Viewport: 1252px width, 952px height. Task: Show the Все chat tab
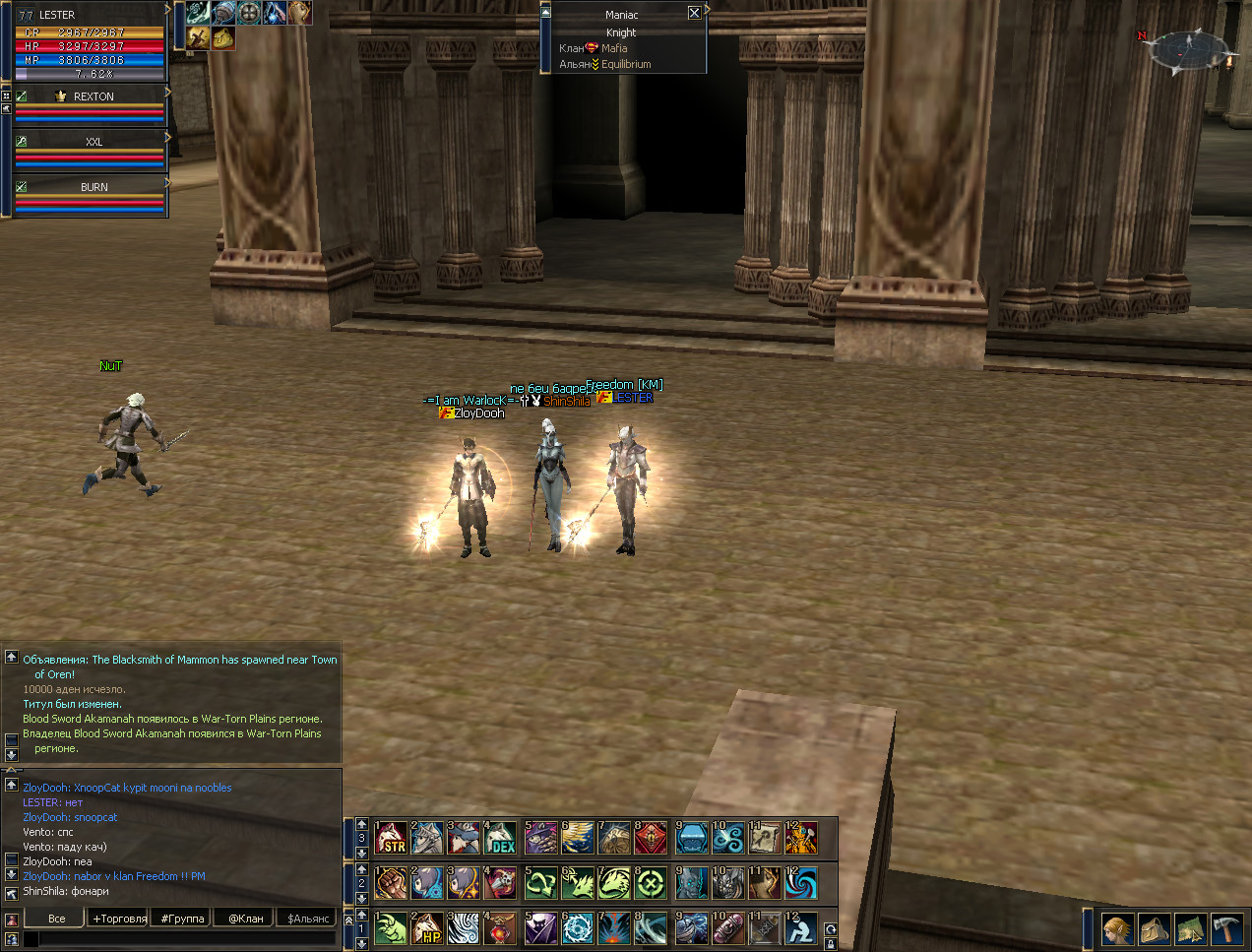pyautogui.click(x=57, y=919)
